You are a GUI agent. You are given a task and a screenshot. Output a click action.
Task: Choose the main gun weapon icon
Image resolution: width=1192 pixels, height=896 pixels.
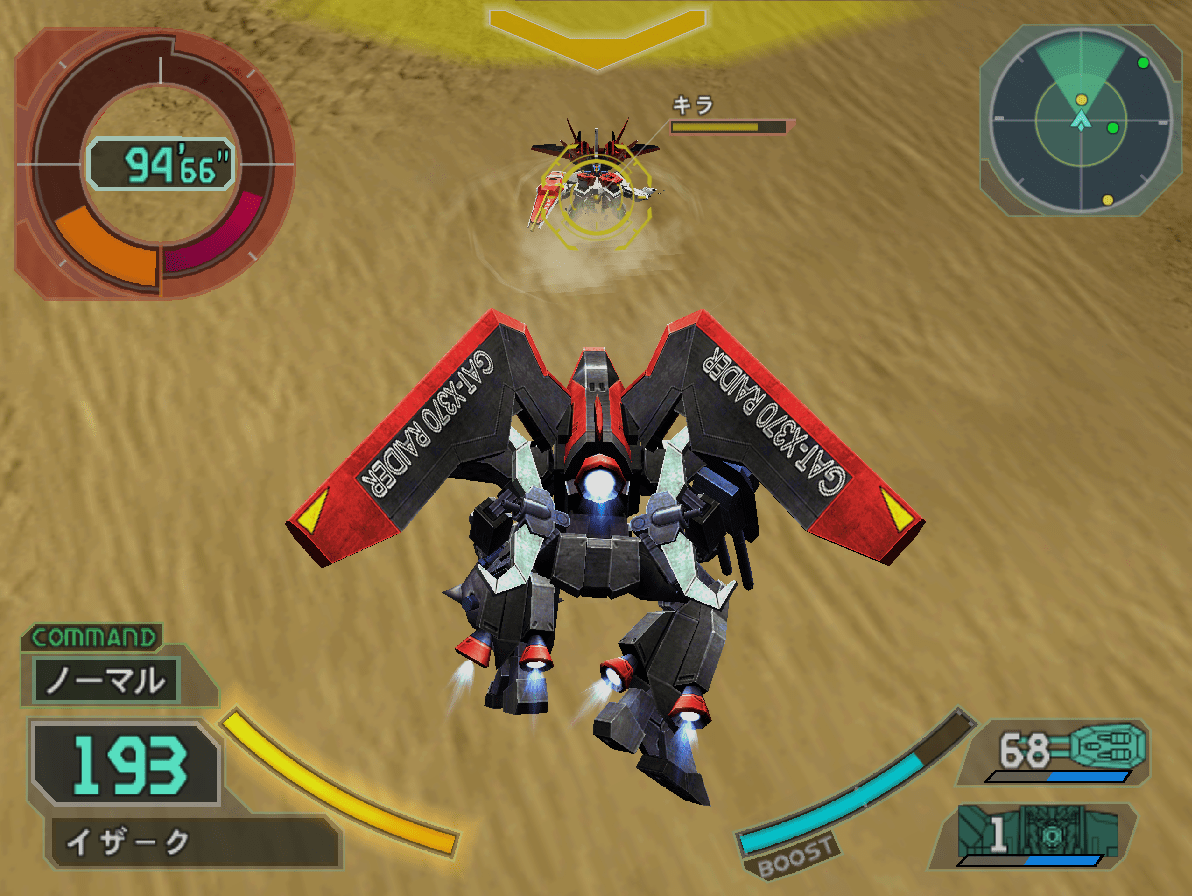coord(1105,745)
